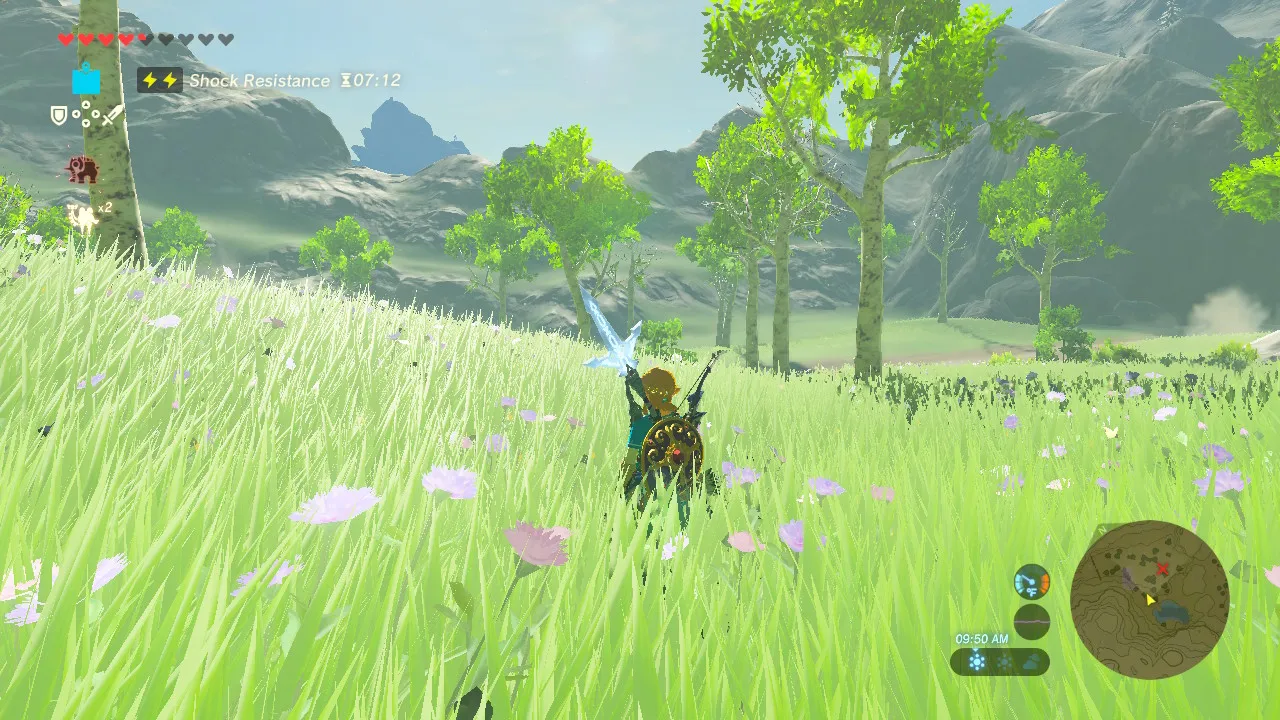Toggle the noise level meter indicator
Viewport: 1280px width, 720px height.
point(1032,620)
